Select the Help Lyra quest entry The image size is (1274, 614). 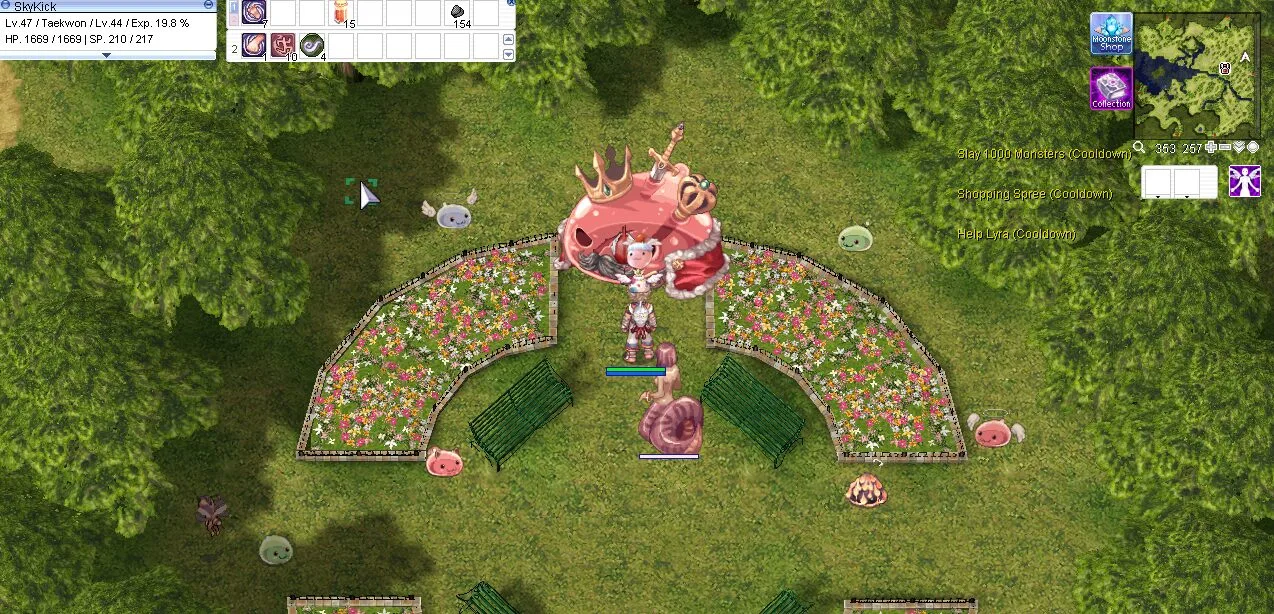point(1016,234)
